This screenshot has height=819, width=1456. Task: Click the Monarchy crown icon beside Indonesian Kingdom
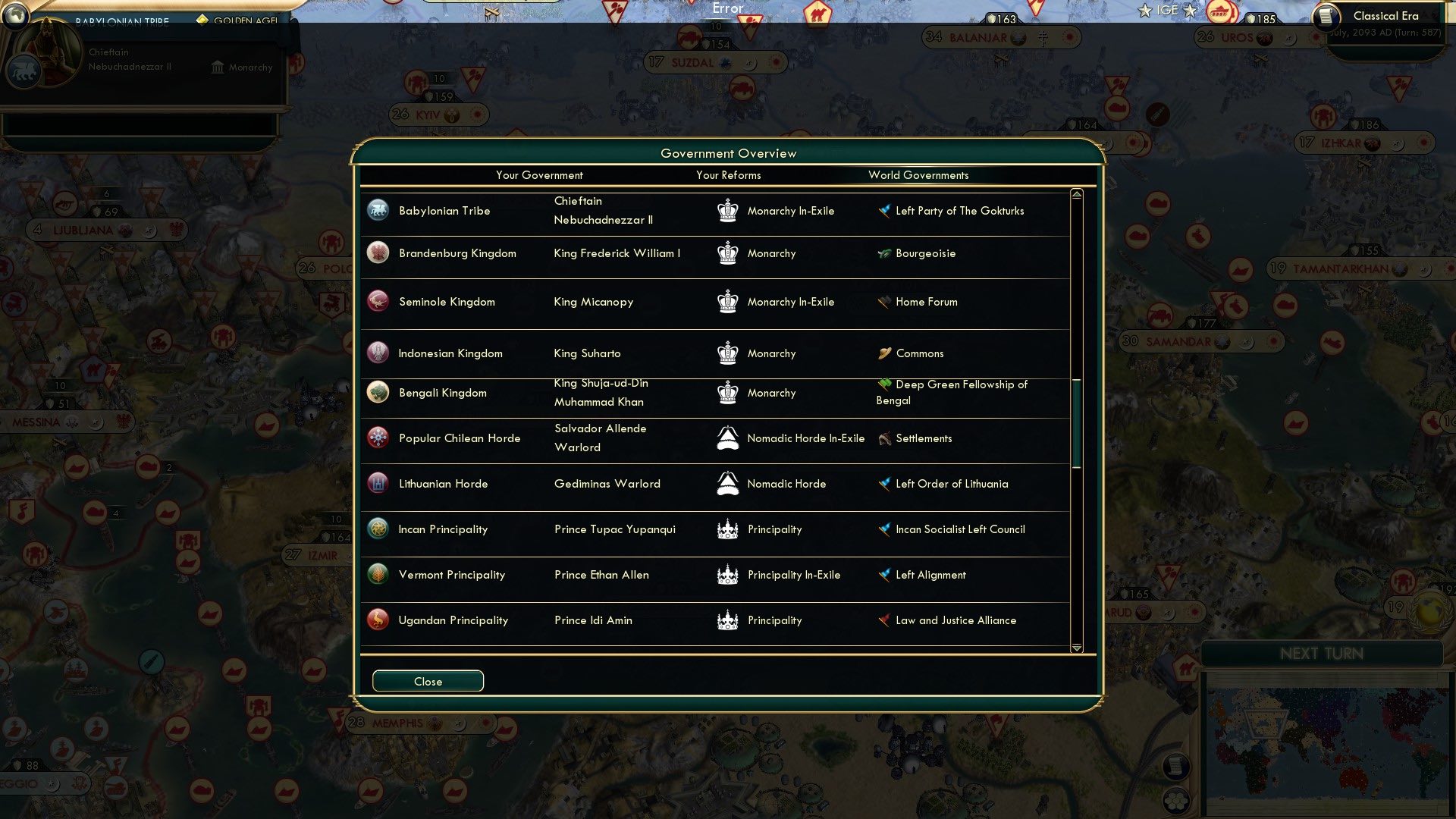pos(727,353)
